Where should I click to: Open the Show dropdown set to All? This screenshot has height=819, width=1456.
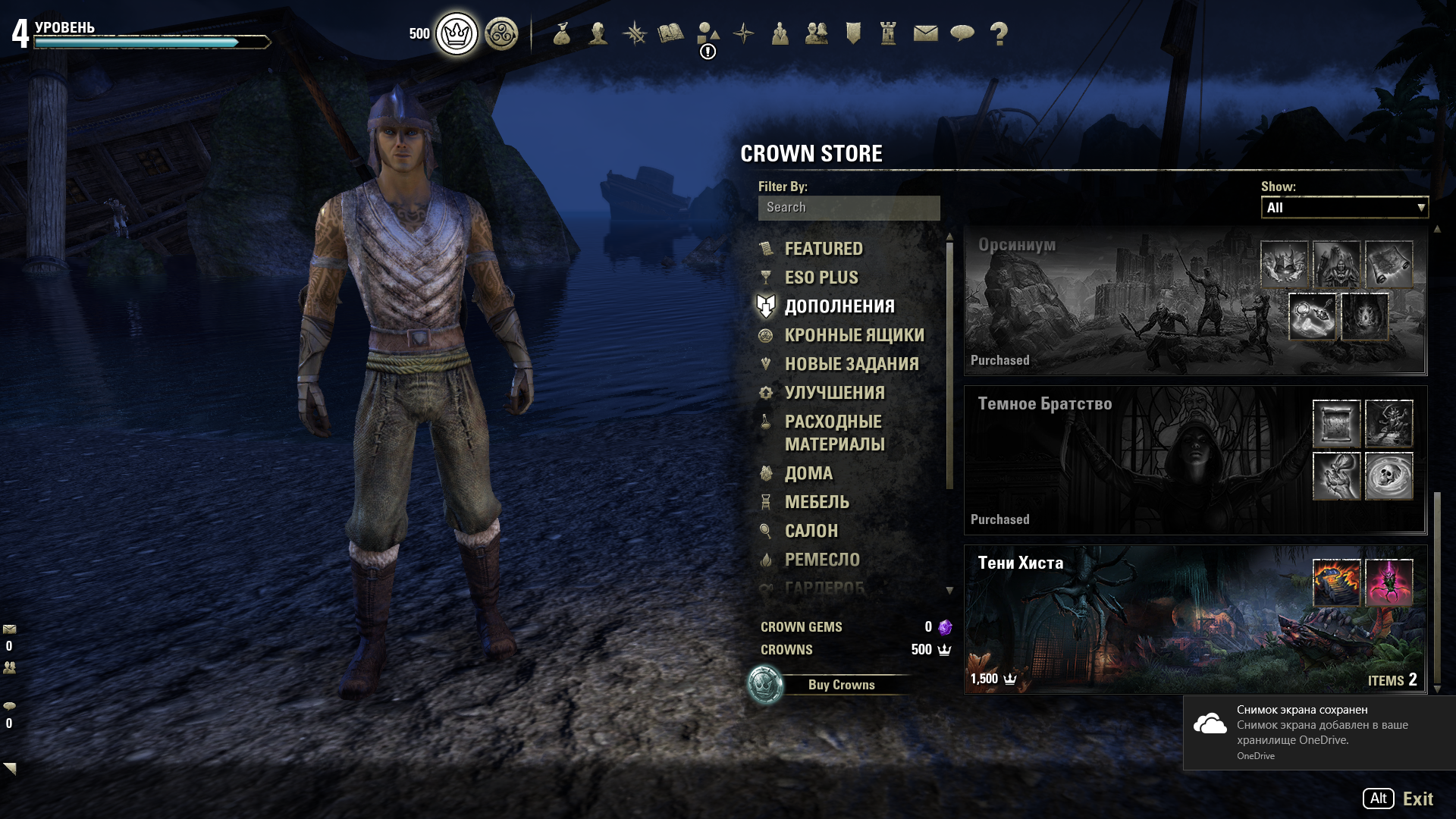(1344, 208)
